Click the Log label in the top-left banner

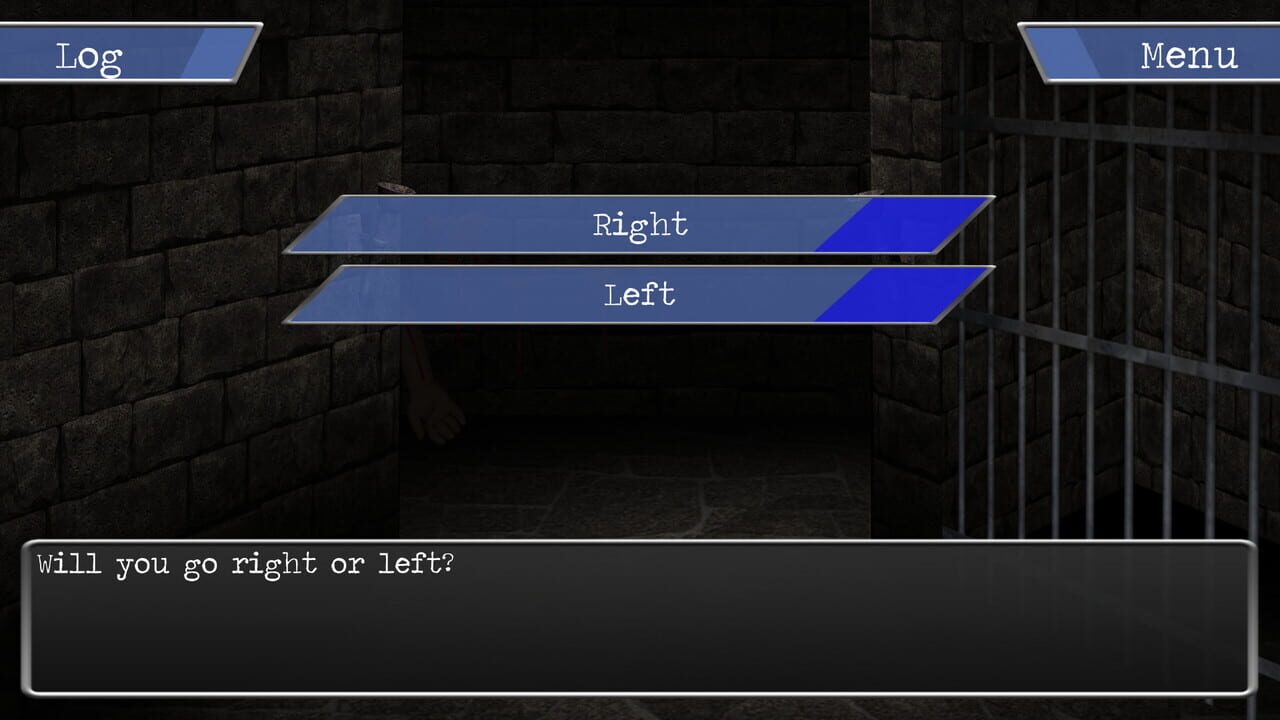click(90, 55)
